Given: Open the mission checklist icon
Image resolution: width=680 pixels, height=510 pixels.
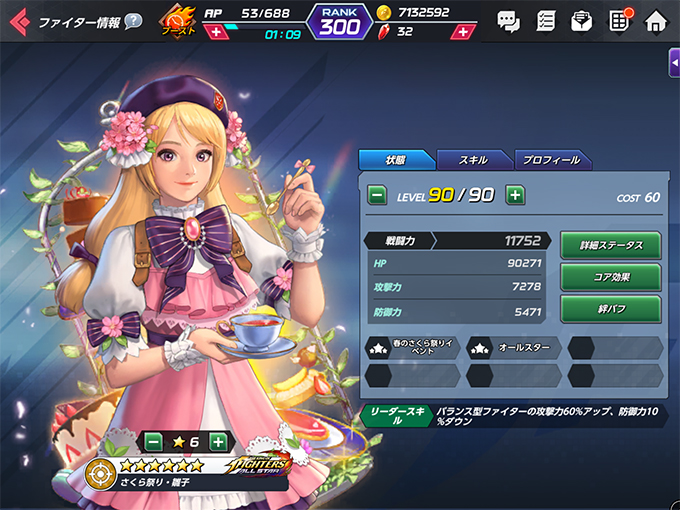Looking at the screenshot, I should (545, 20).
